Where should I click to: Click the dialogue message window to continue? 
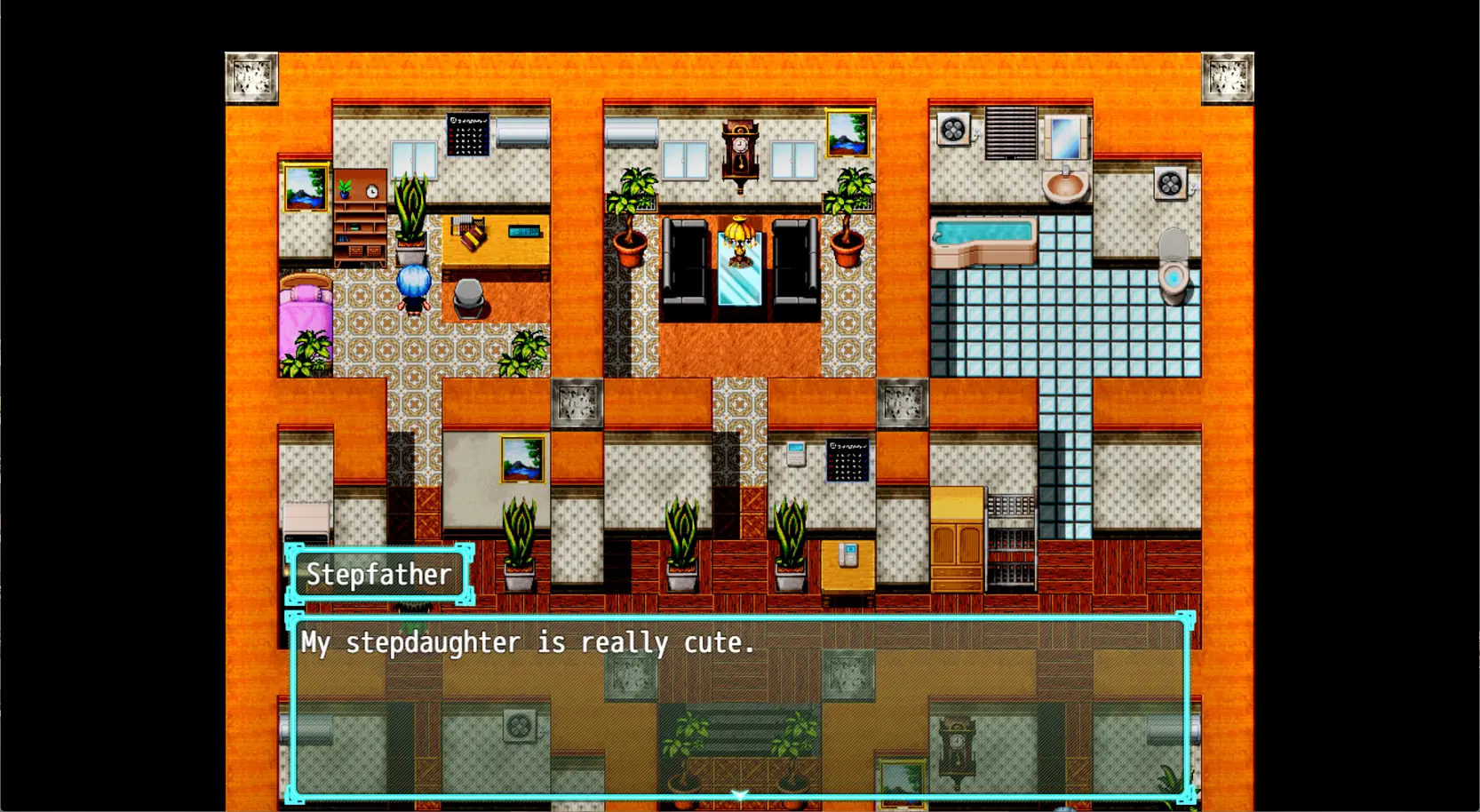pos(739,706)
